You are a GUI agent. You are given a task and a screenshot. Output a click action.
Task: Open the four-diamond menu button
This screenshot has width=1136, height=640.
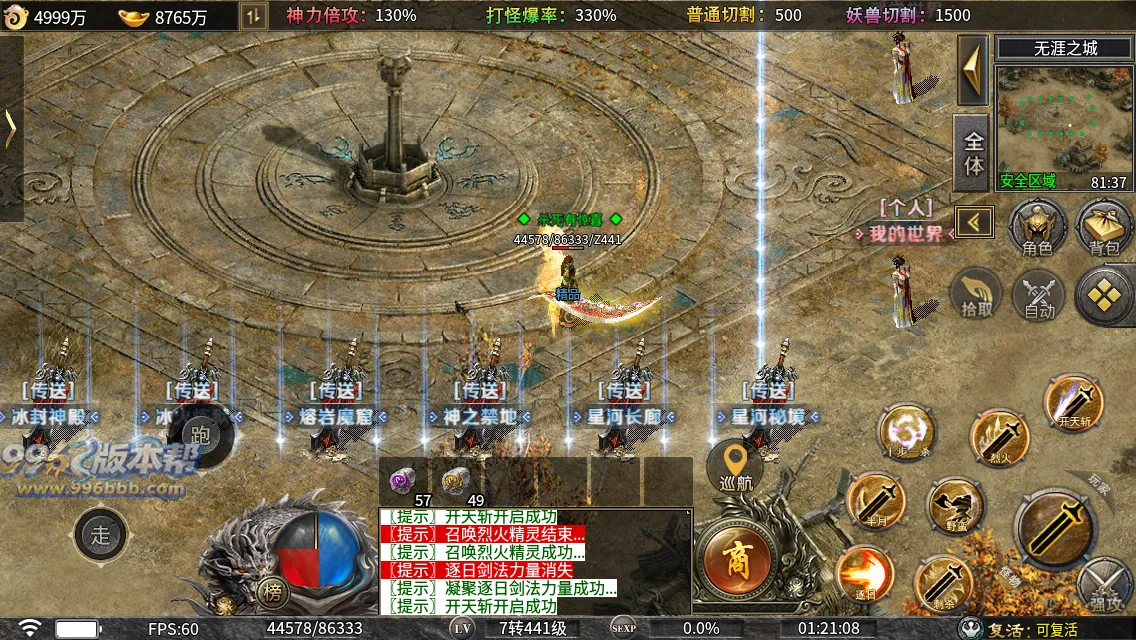(x=1105, y=295)
